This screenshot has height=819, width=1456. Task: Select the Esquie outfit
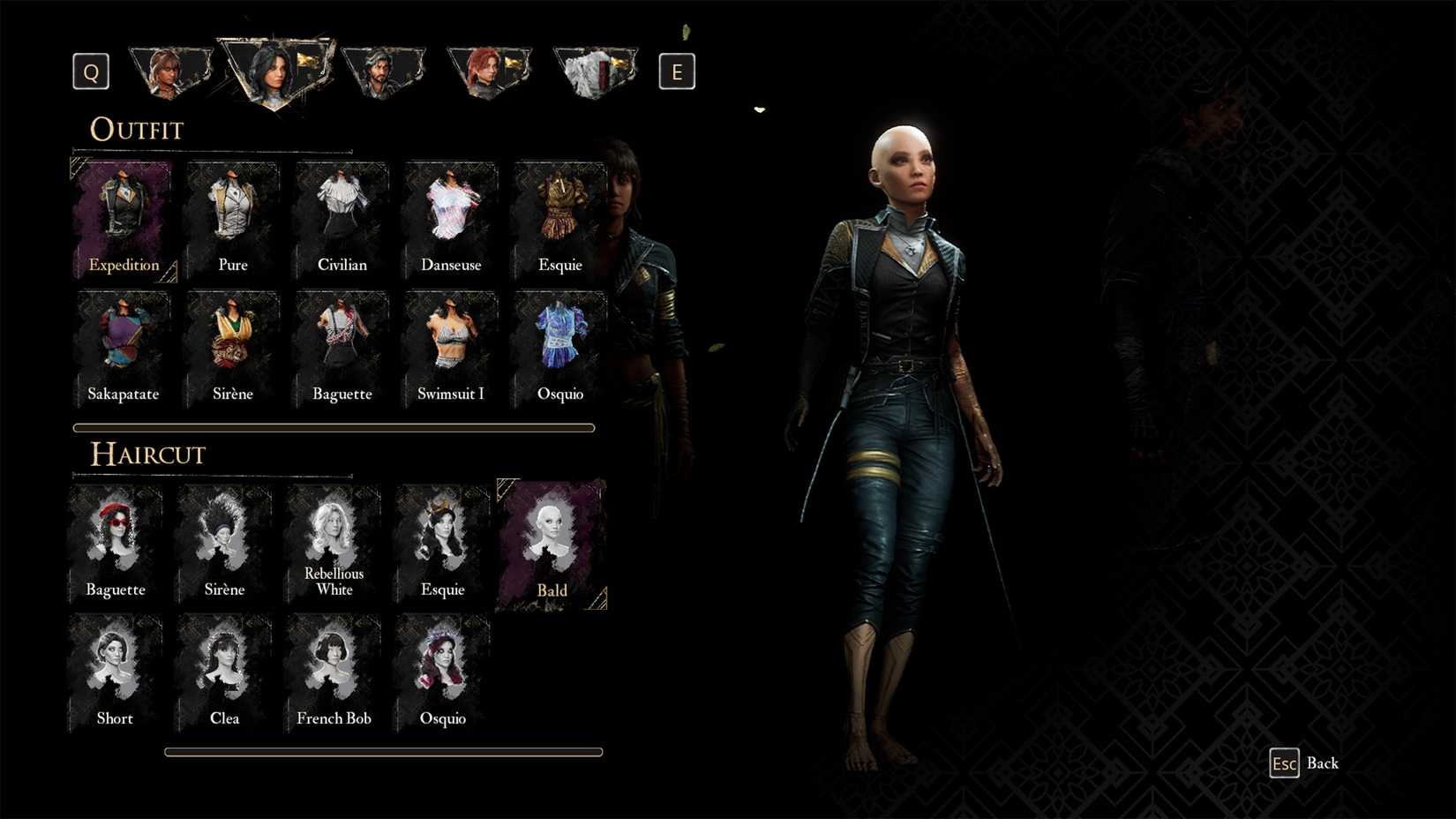click(x=559, y=216)
